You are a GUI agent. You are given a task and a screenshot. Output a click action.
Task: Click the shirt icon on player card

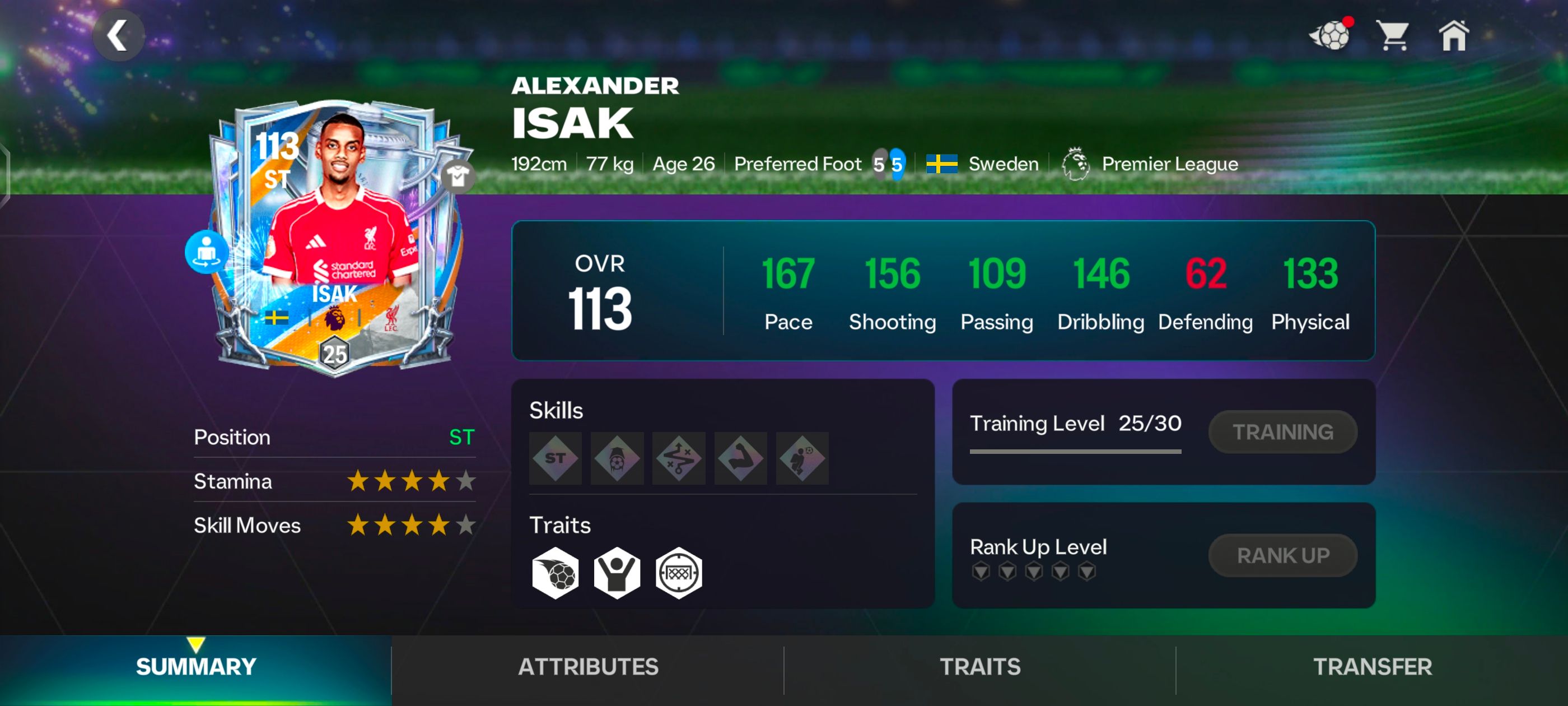tap(457, 176)
